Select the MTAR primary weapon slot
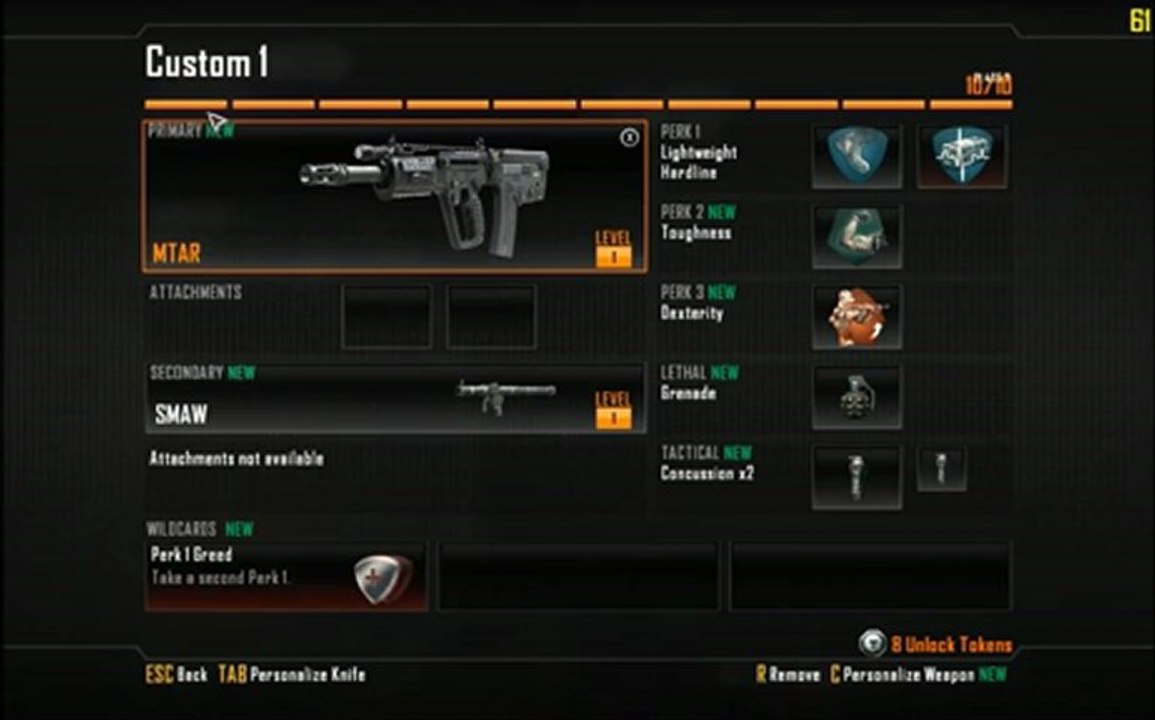 pyautogui.click(x=394, y=197)
